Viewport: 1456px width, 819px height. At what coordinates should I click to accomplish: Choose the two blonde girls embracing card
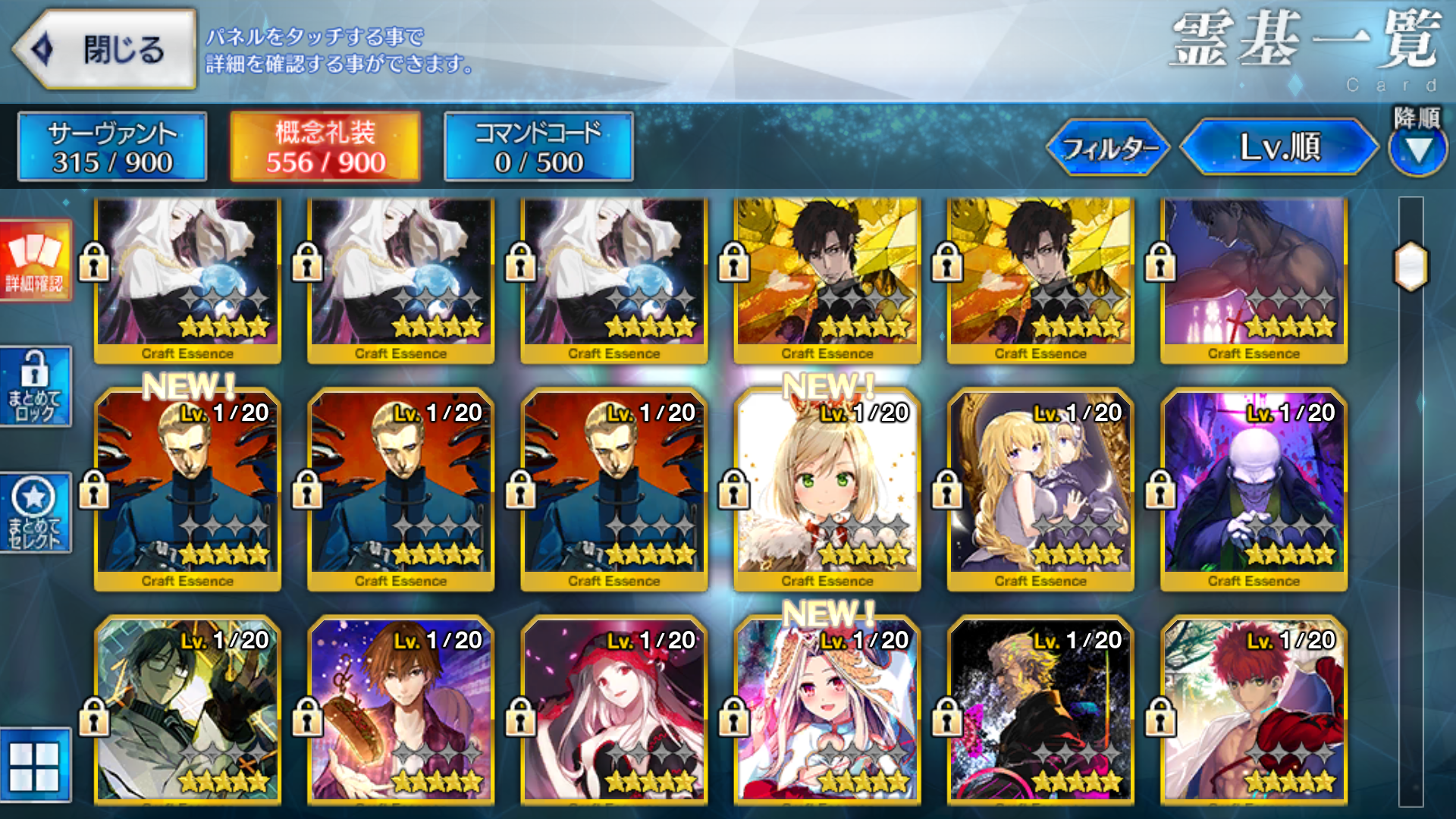tap(1040, 489)
